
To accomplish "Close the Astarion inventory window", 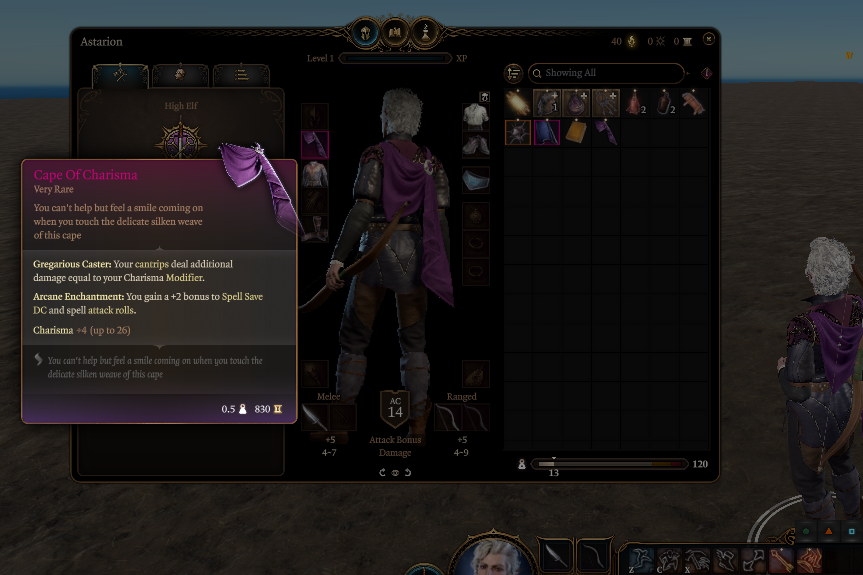I will 709,39.
